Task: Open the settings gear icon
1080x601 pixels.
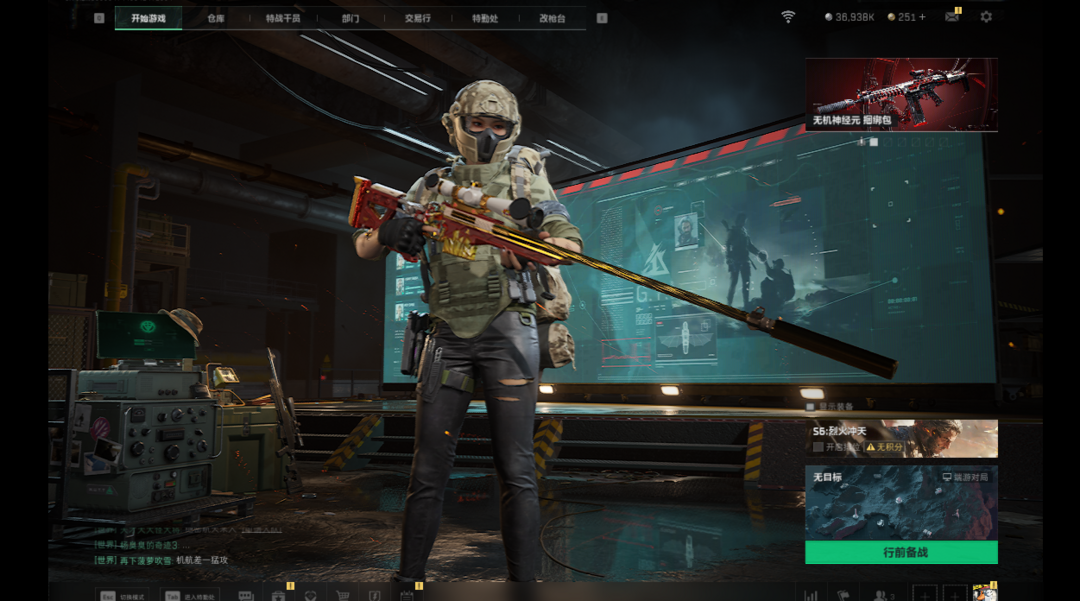Action: pos(986,17)
